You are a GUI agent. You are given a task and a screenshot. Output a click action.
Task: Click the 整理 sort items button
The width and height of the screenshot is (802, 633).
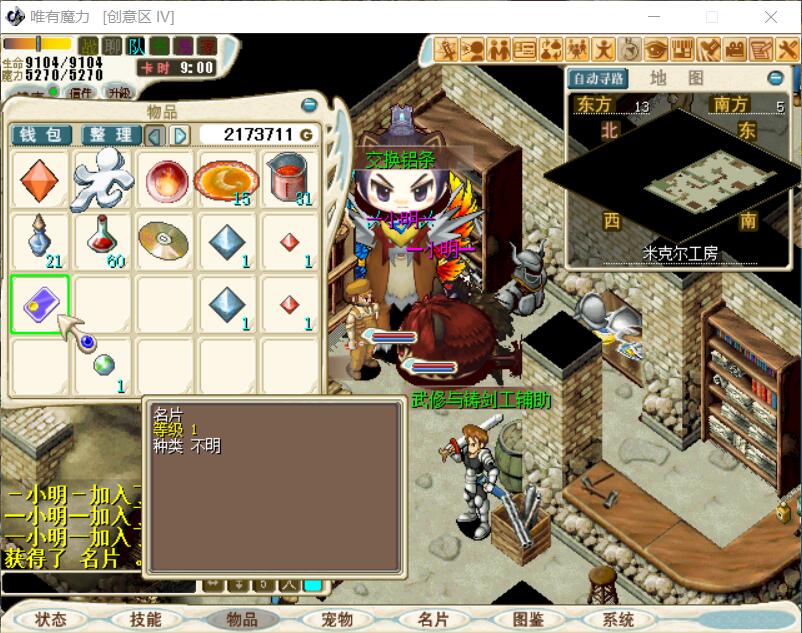109,135
